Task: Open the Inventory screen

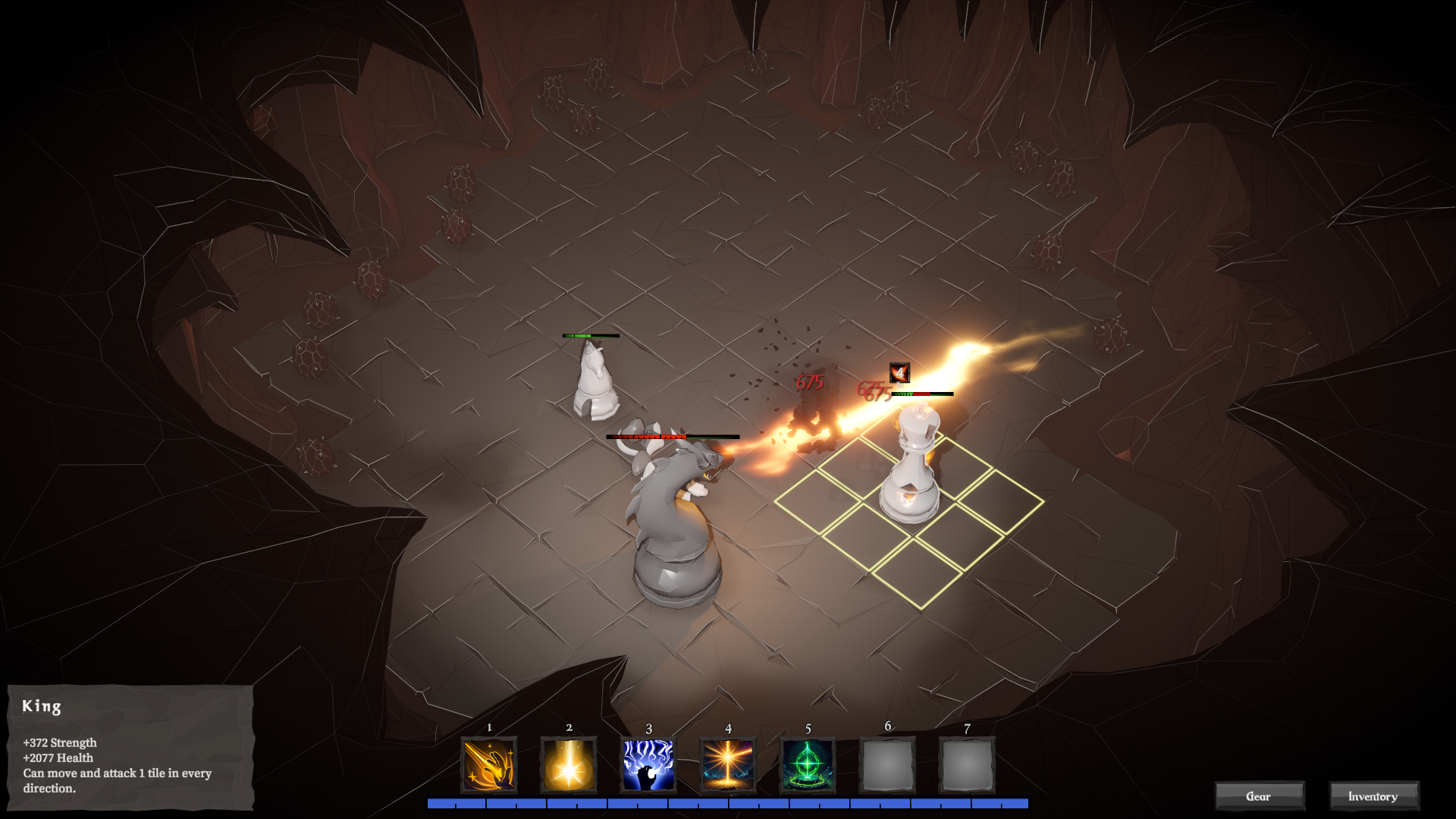Action: pos(1373,796)
